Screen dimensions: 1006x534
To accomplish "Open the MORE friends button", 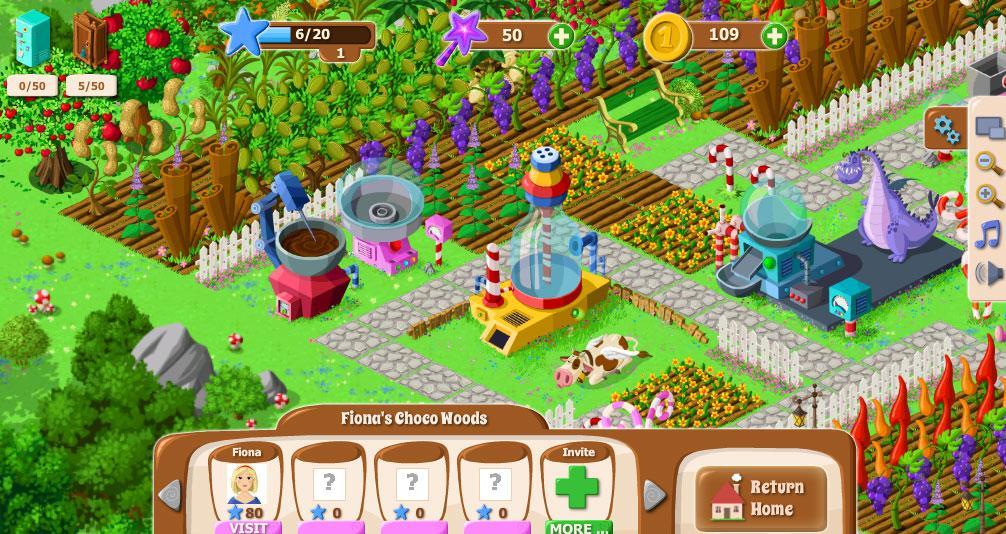I will coord(577,527).
